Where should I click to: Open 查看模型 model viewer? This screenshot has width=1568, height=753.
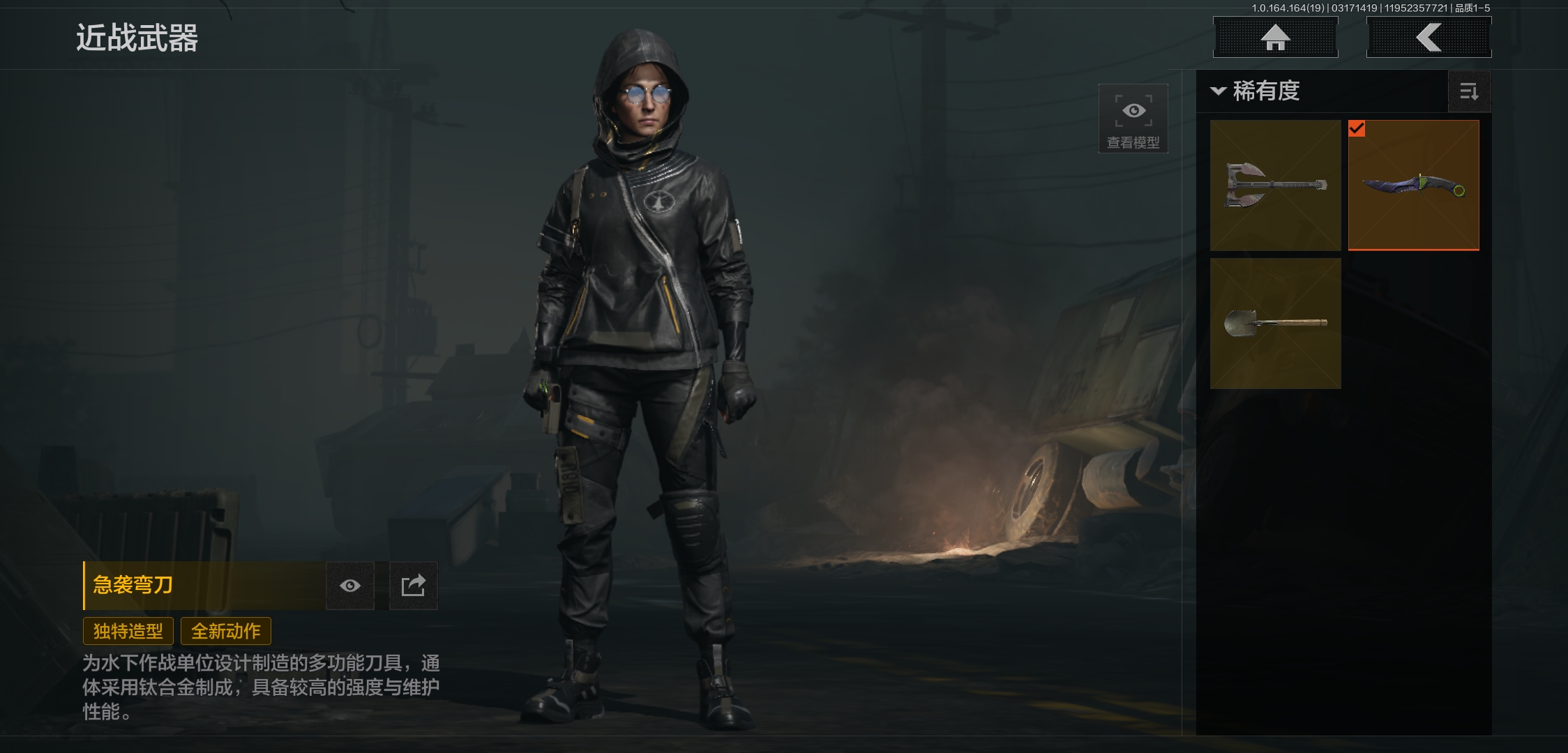pos(1133,119)
